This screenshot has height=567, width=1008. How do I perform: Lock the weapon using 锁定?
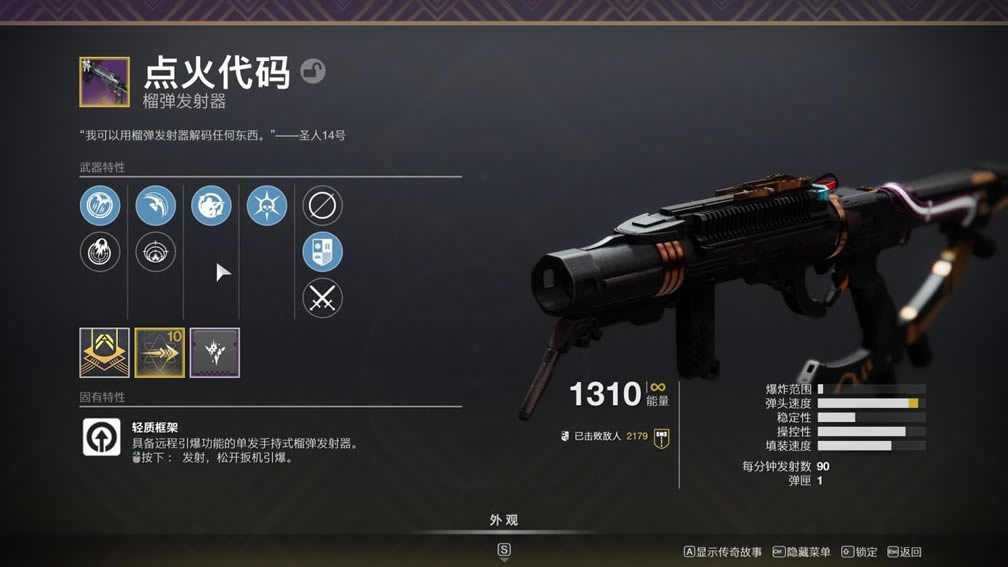coord(860,552)
